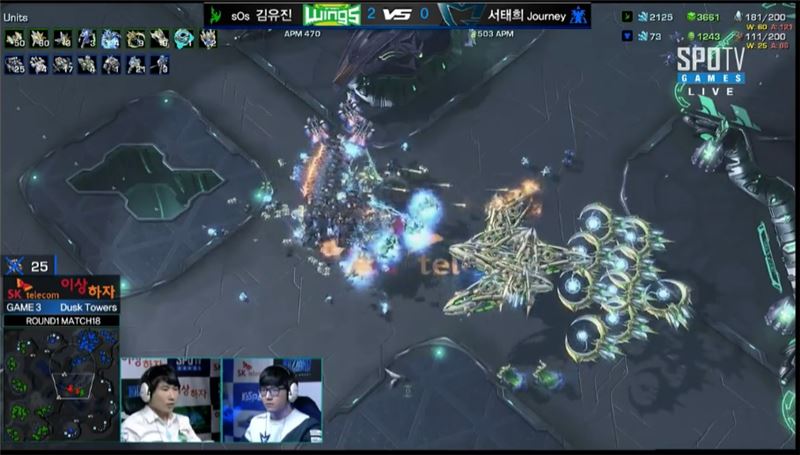
Task: Click the Journey player name on scoreboard
Action: point(516,16)
